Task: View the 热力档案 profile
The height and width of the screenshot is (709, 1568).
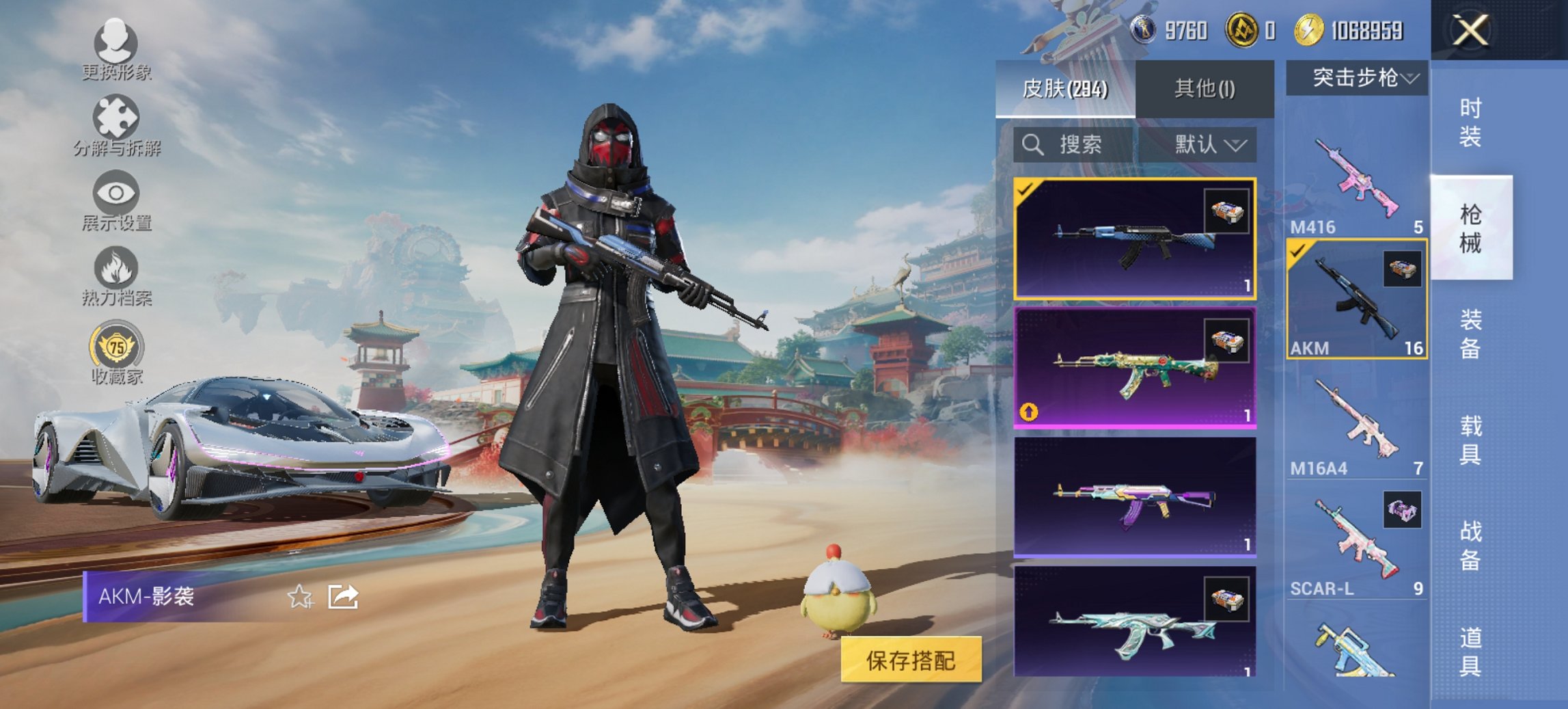Action: [x=116, y=280]
